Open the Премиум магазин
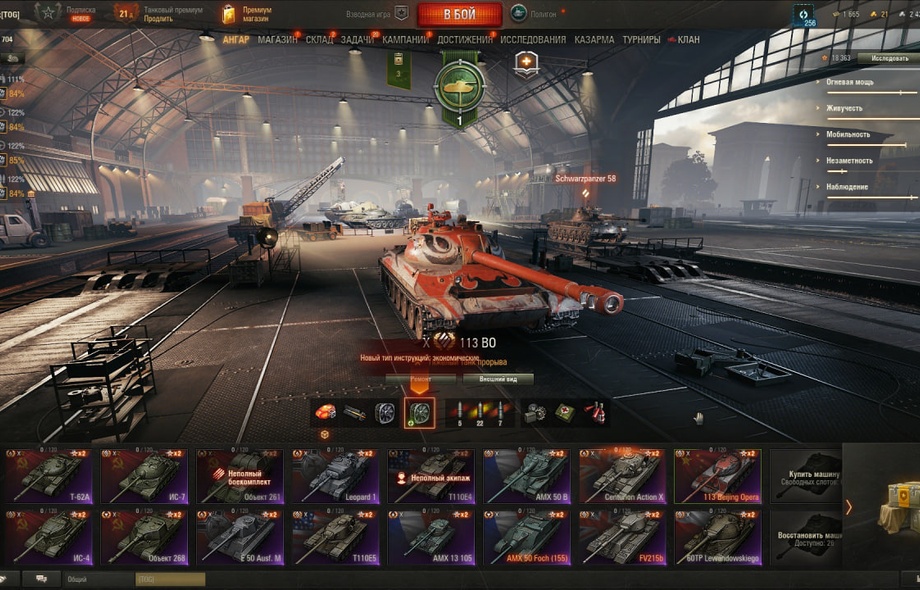Screen dimensions: 920x590 (248, 13)
